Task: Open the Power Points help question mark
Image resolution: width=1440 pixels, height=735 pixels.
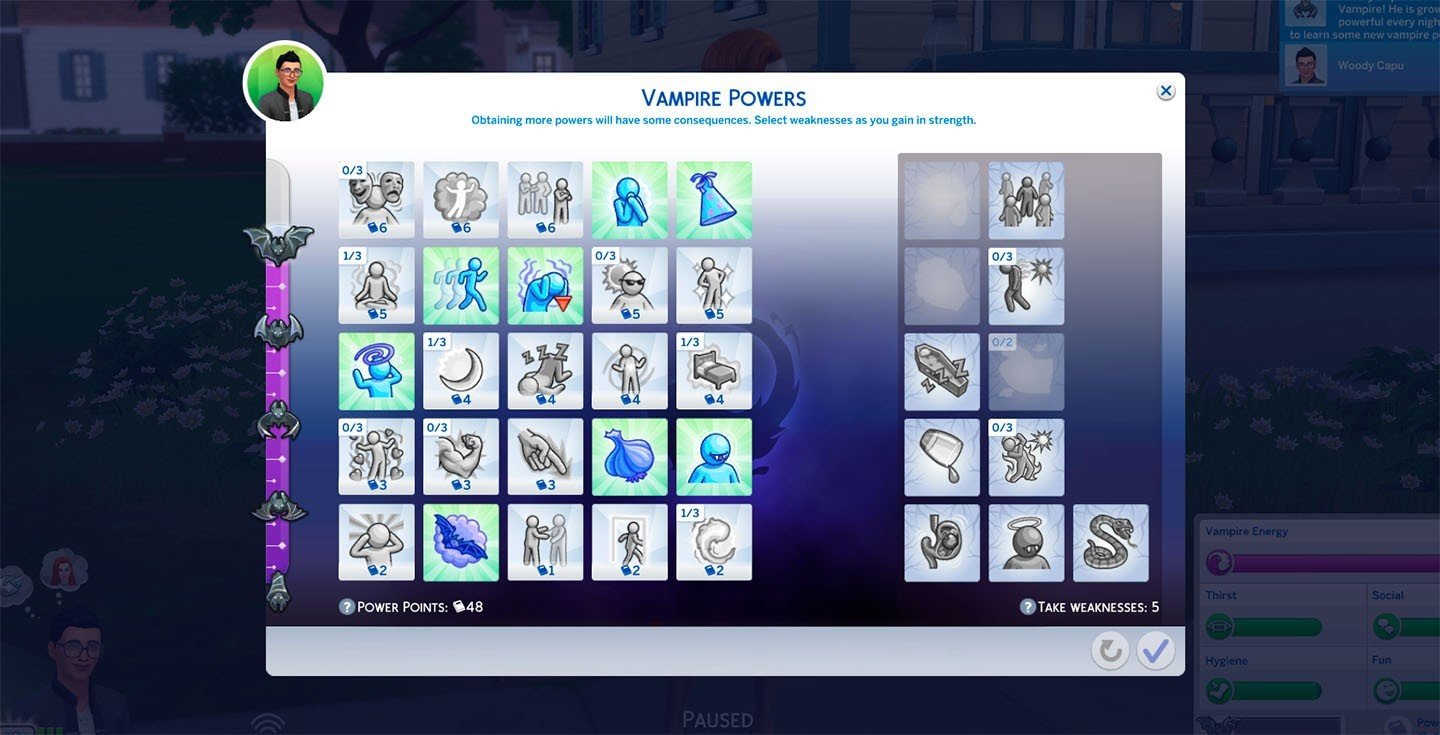Action: pyautogui.click(x=349, y=606)
